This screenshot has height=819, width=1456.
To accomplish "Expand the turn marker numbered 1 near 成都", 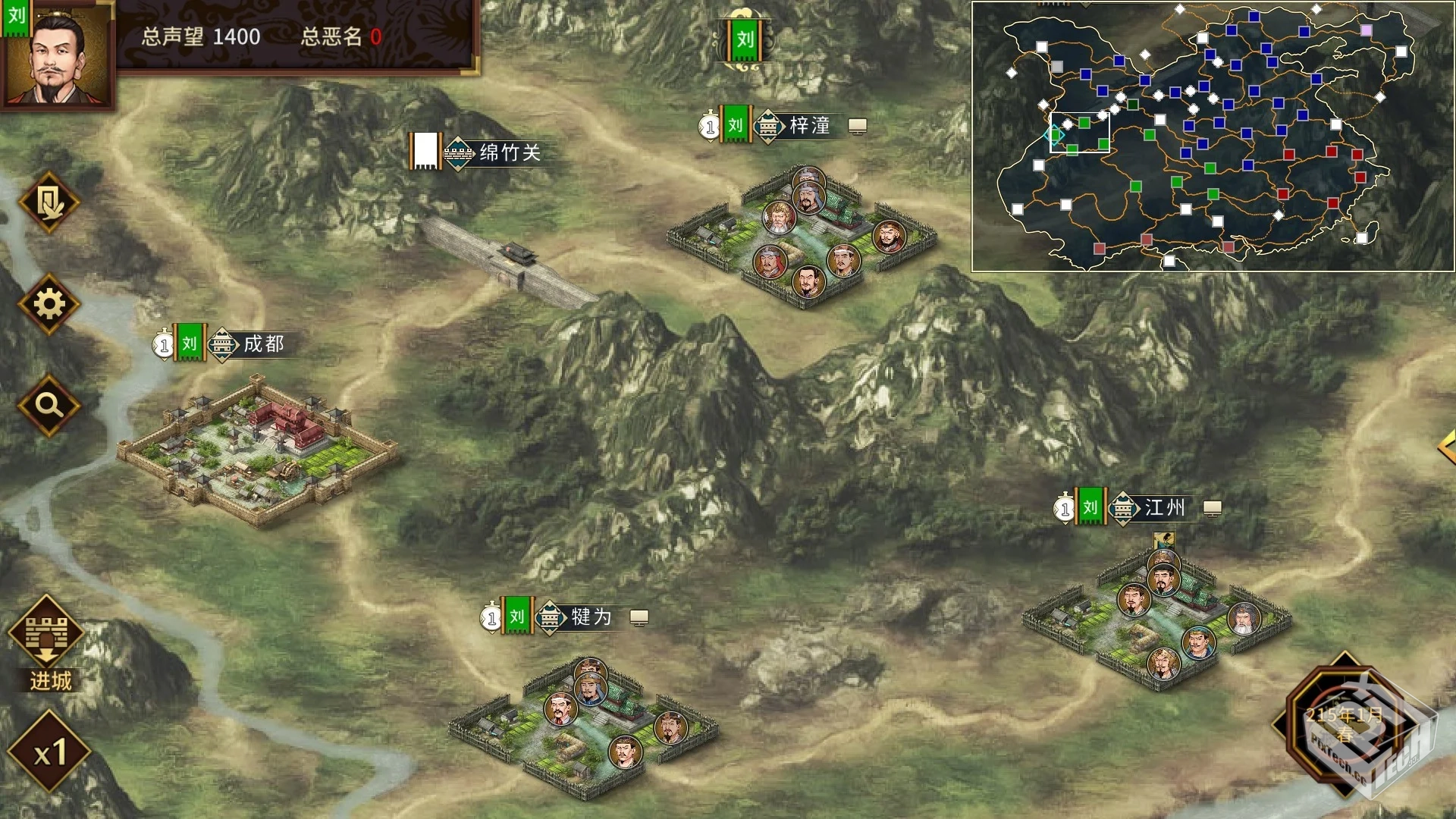I will pos(163,345).
